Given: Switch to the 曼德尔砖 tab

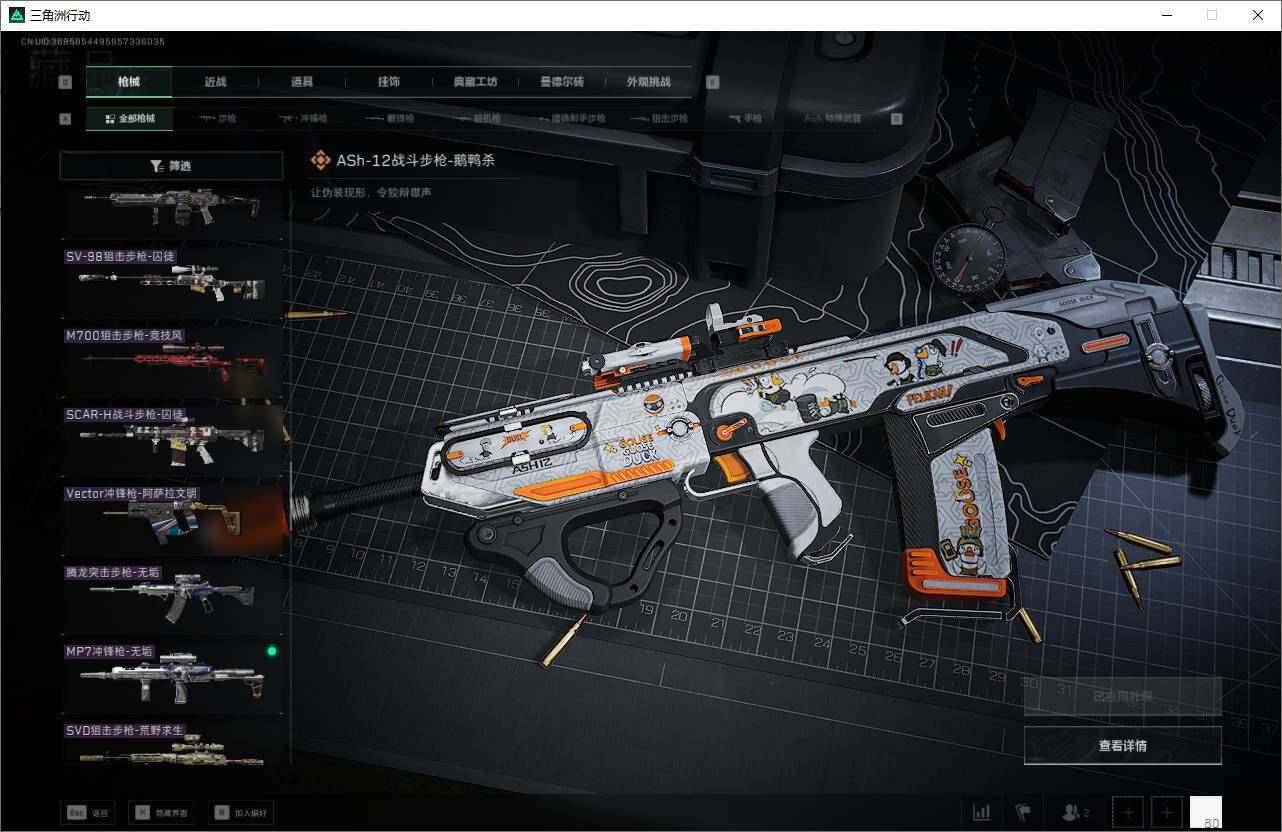Looking at the screenshot, I should point(561,82).
